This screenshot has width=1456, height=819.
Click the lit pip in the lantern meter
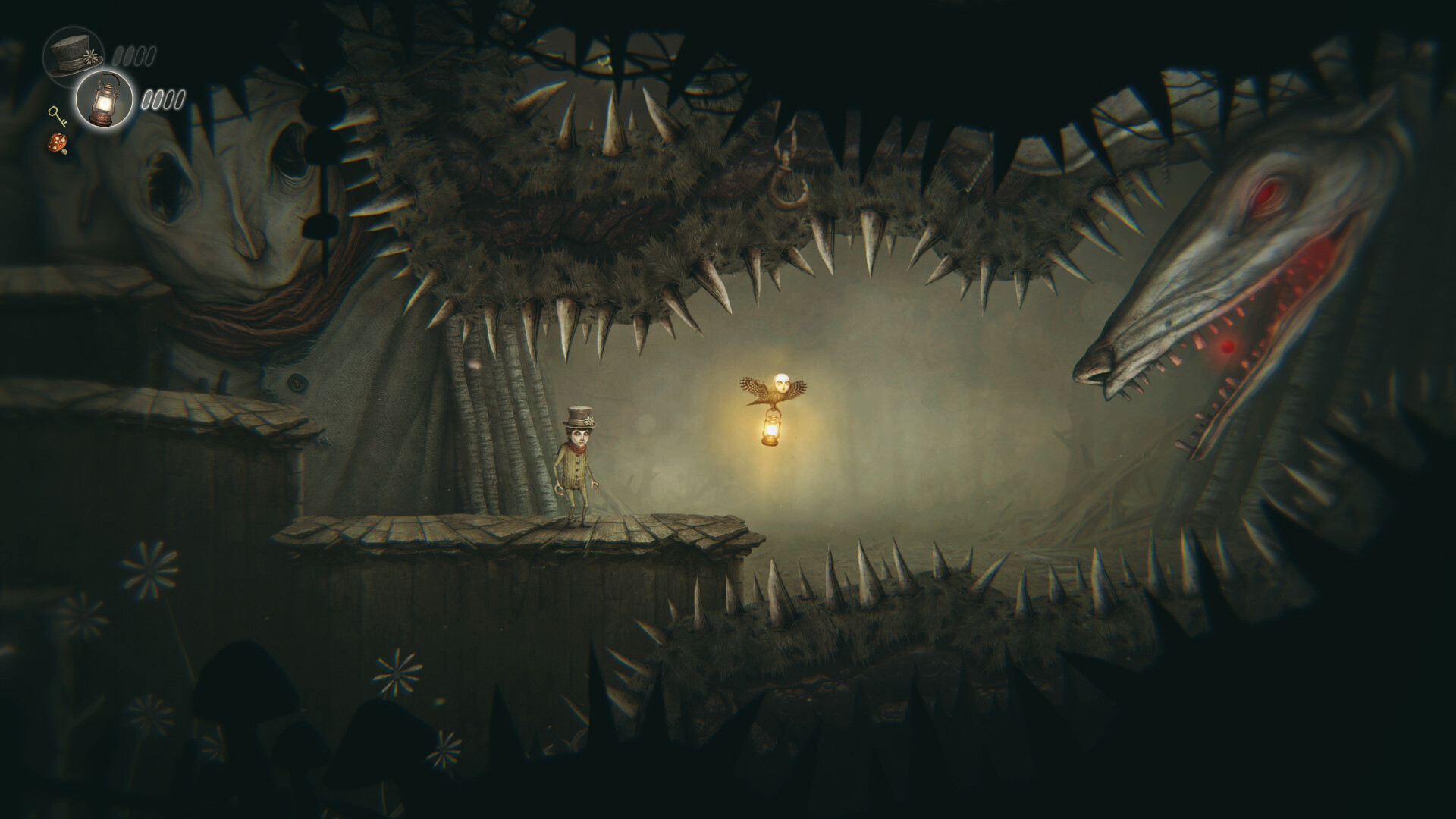pyautogui.click(x=148, y=99)
